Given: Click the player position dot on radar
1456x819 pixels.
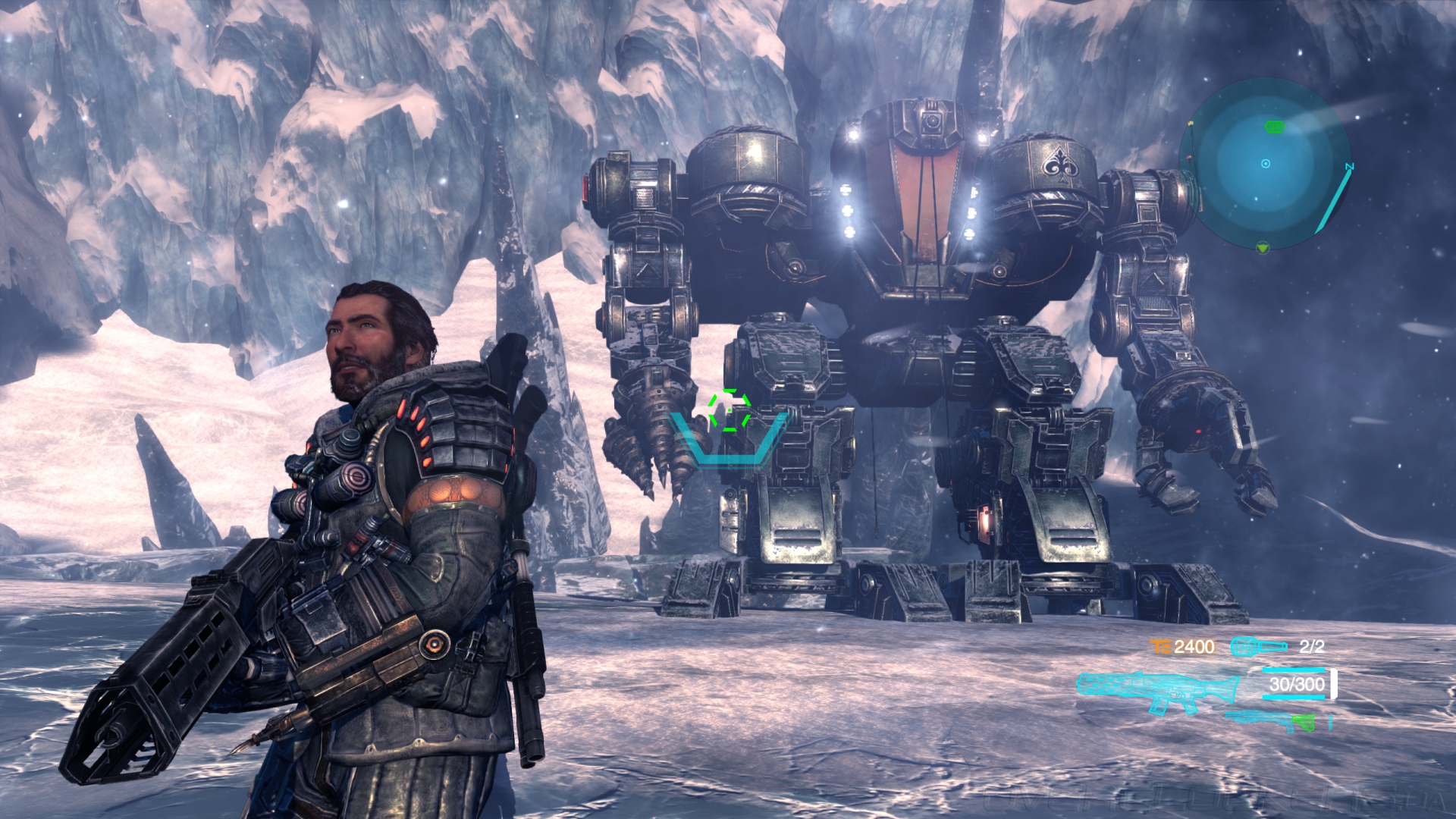Looking at the screenshot, I should (1265, 164).
